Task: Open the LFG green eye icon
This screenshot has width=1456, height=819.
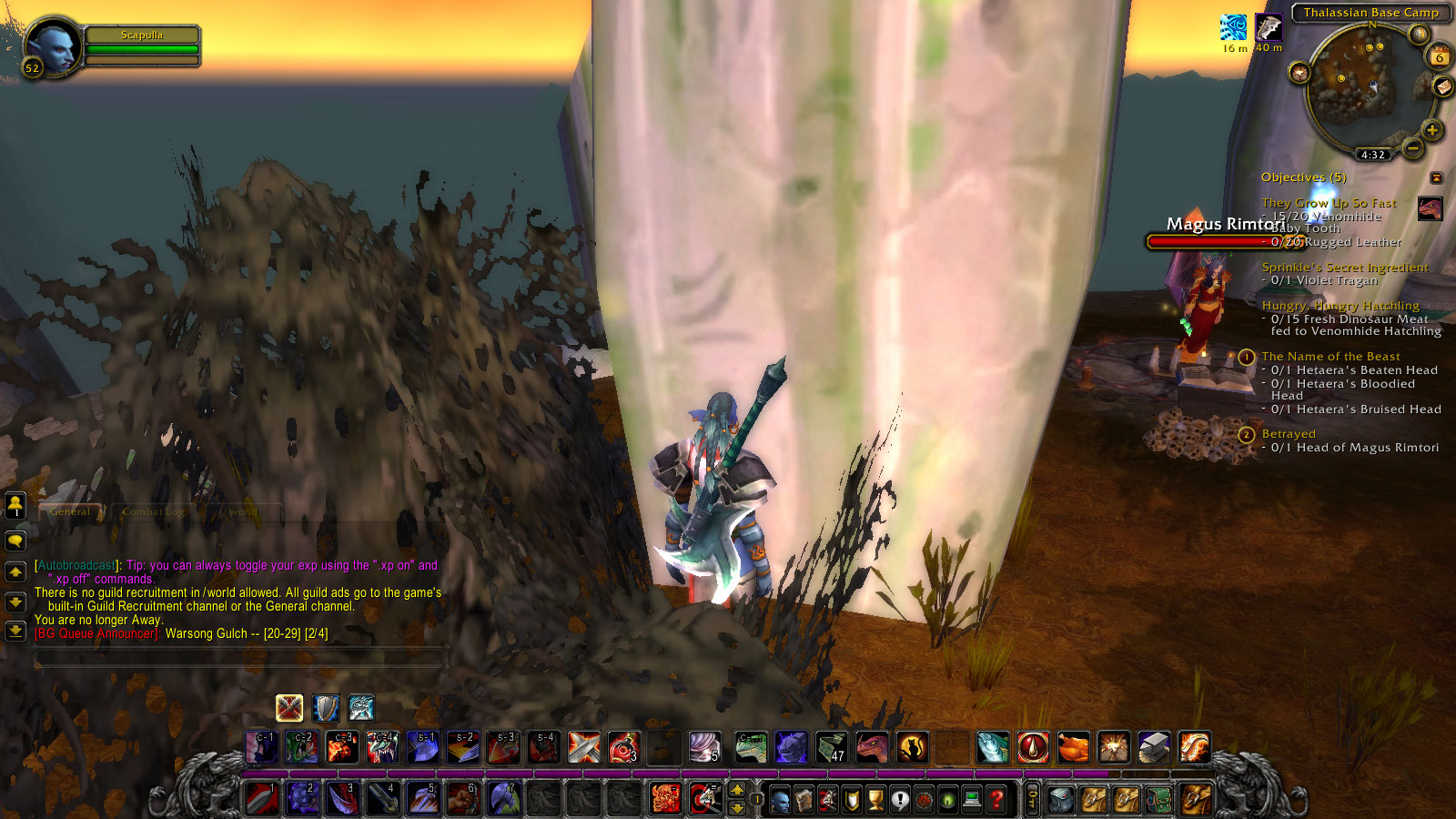Action: (947, 800)
